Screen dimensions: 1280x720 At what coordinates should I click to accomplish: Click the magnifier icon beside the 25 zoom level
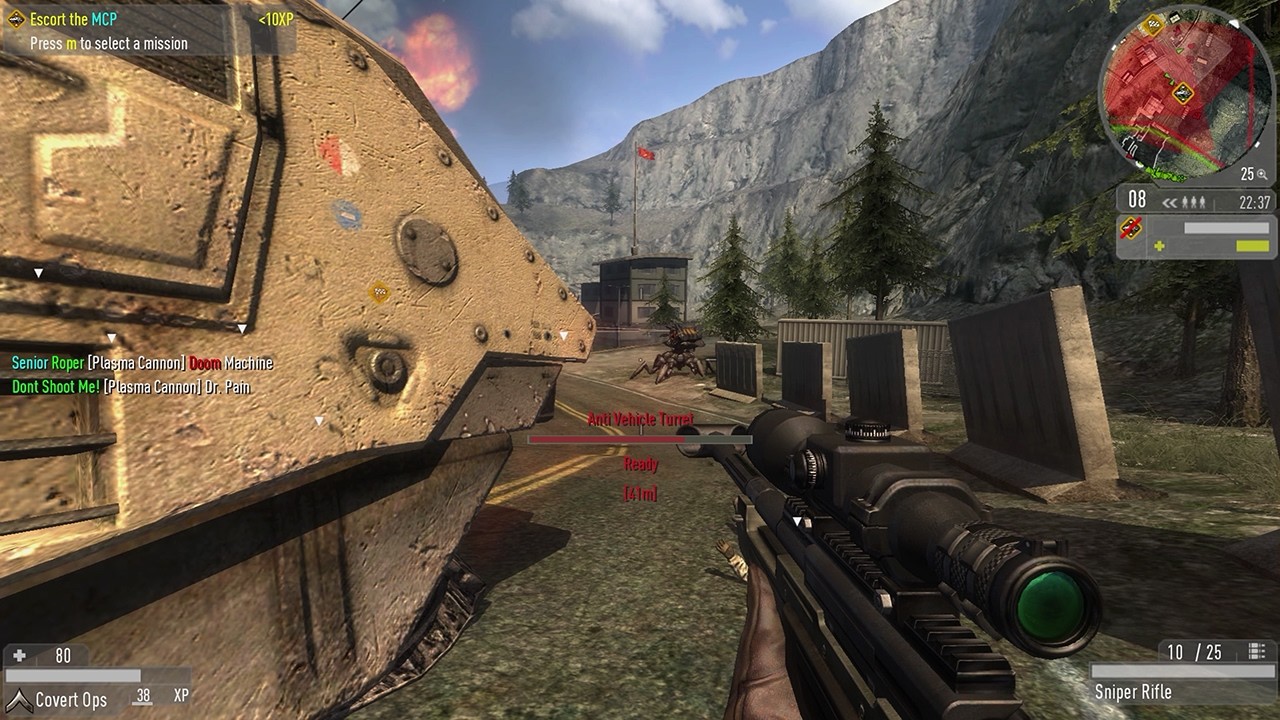[x=1263, y=175]
